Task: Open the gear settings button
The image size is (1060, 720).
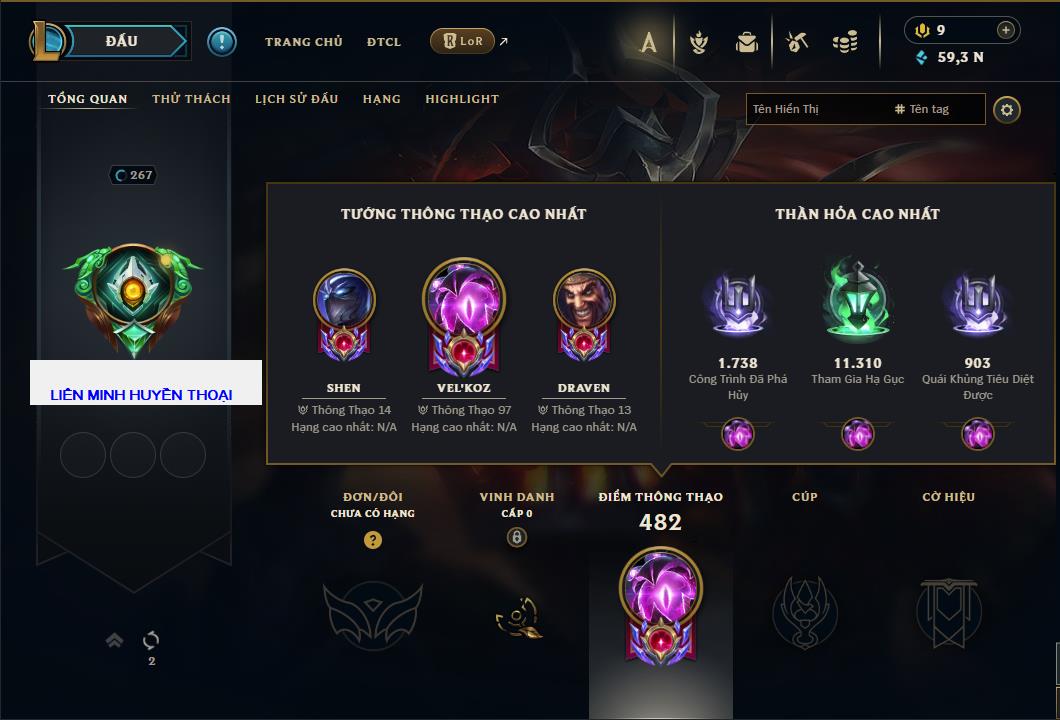Action: pos(1007,109)
